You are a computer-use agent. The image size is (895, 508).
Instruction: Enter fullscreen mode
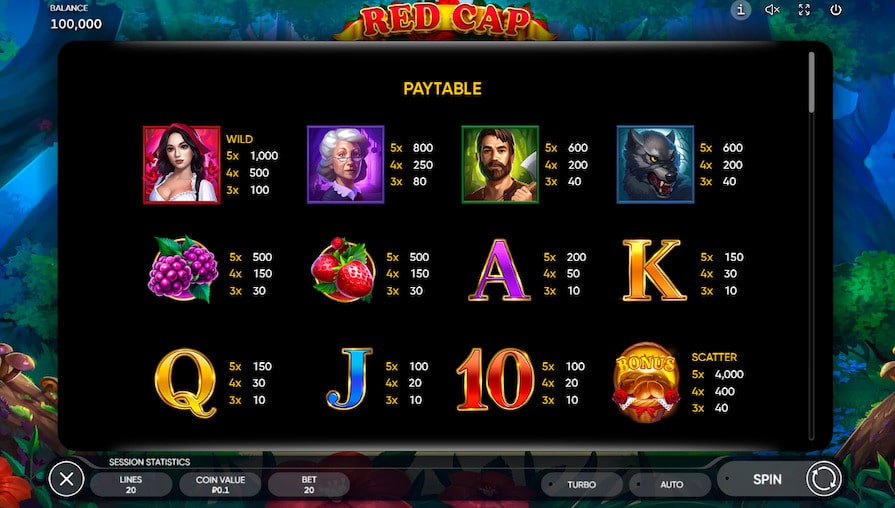(x=804, y=10)
